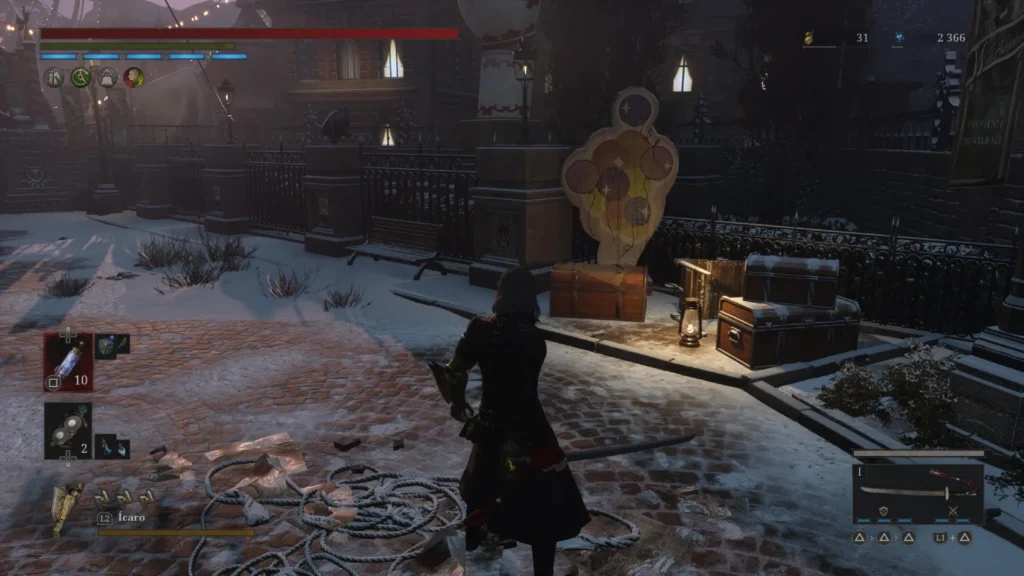Click the bald head portrait status icon
The image size is (1024, 576).
pyautogui.click(x=133, y=77)
